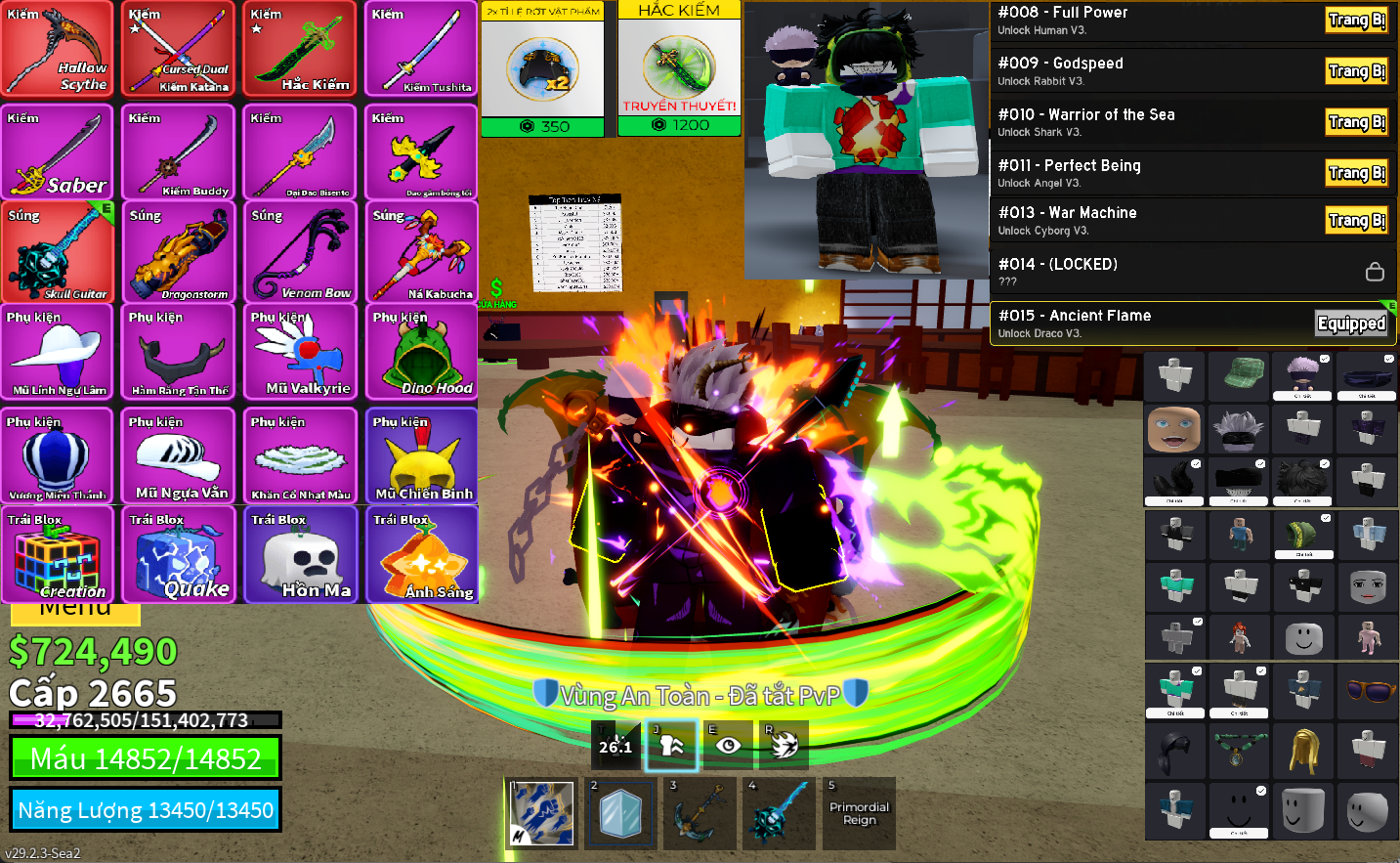
Task: Select the ice cube hotbar slot
Action: pos(620,813)
